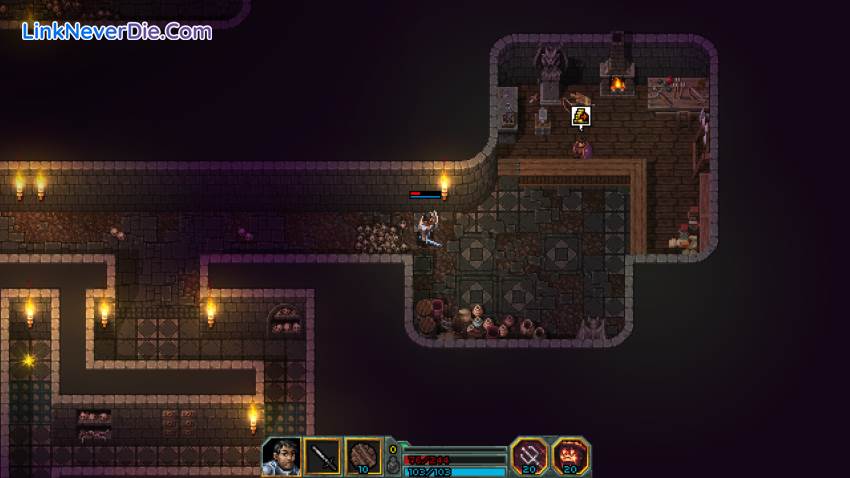This screenshot has width=850, height=478.
Task: Use the fiery demon face ability
Action: [571, 456]
